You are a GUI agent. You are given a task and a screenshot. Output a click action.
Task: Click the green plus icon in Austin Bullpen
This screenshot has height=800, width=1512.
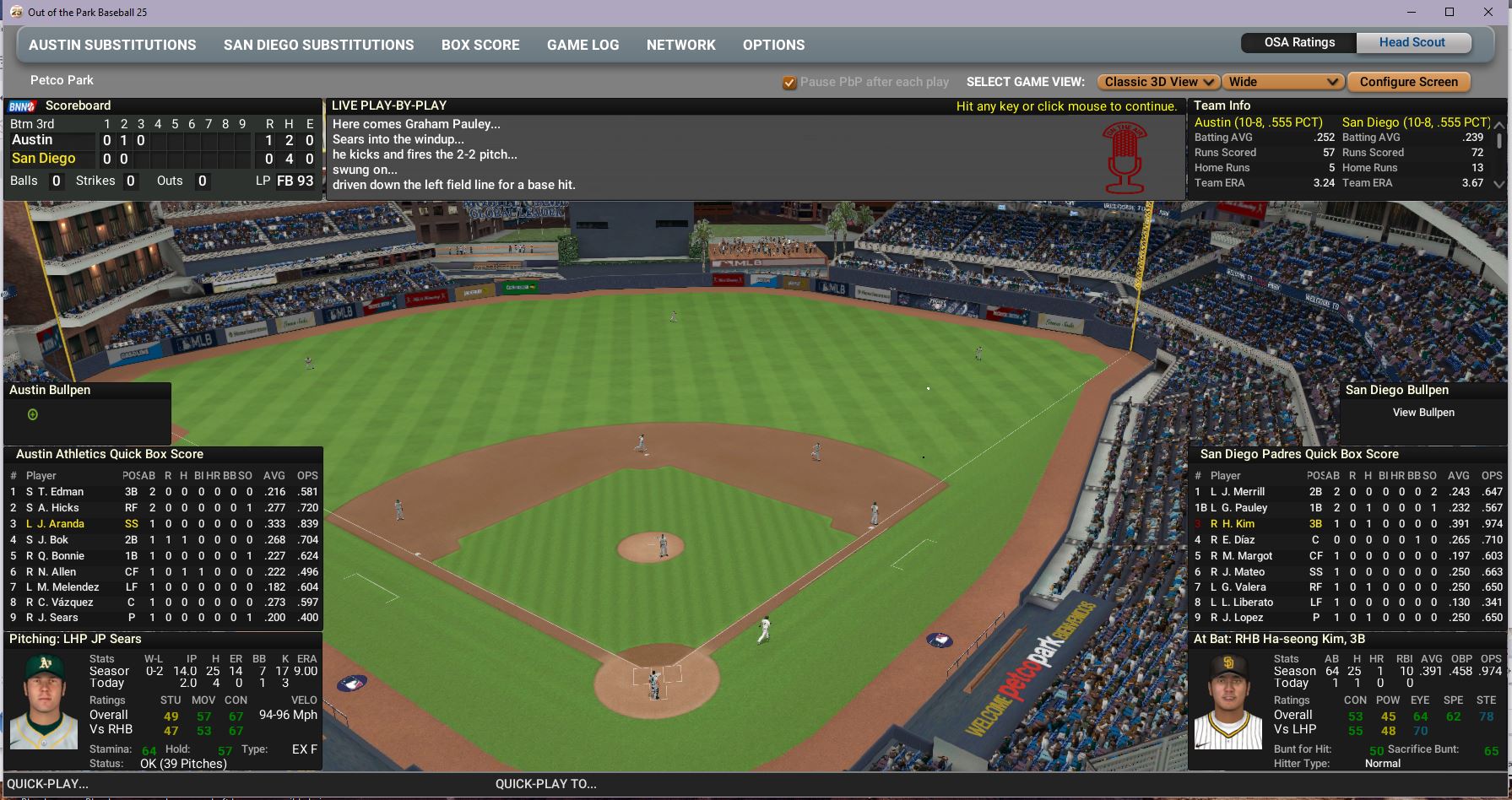(x=33, y=414)
